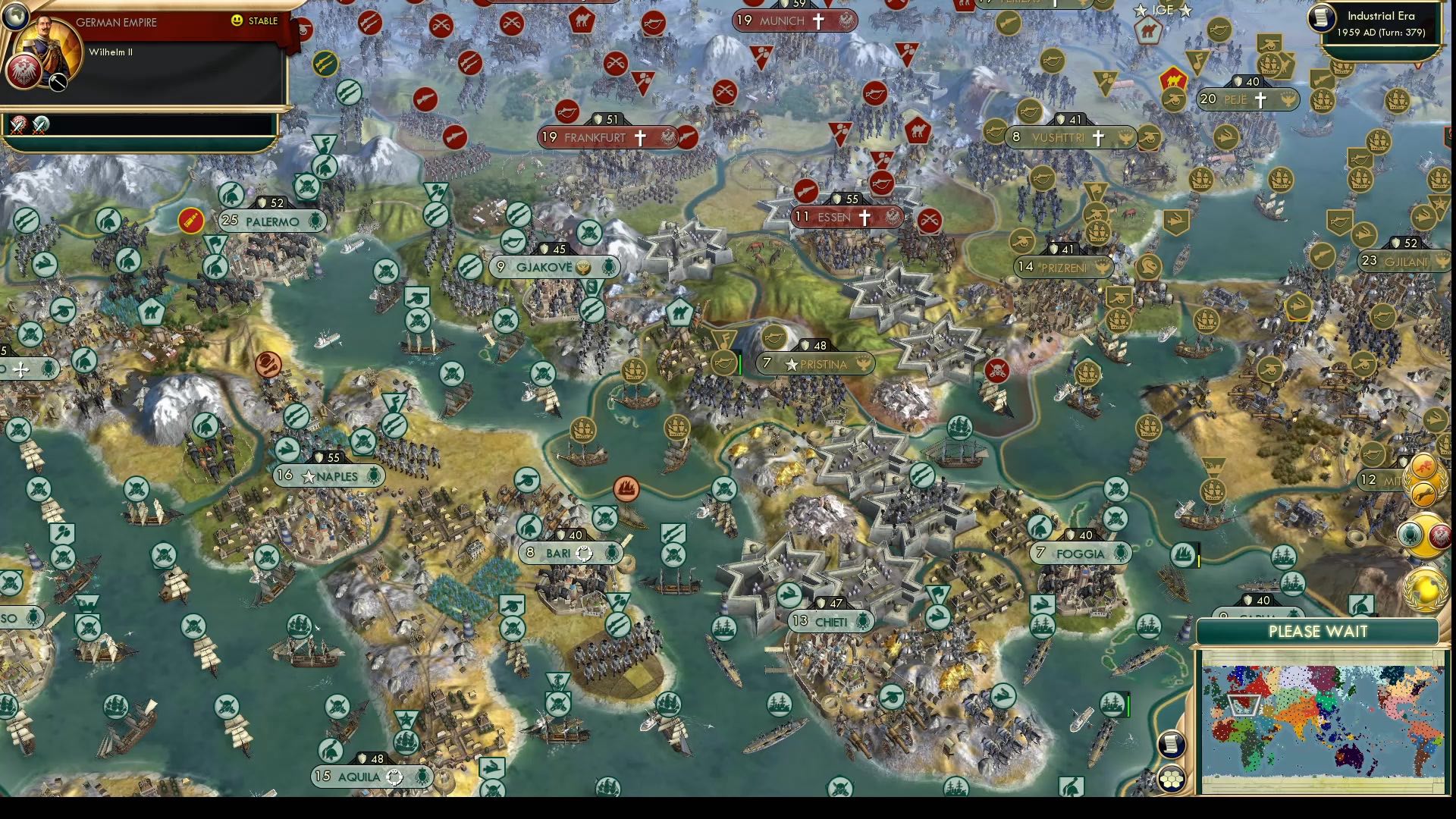Image resolution: width=1456 pixels, height=819 pixels.
Task: Toggle the IGE star icon at top
Action: (x=1140, y=10)
